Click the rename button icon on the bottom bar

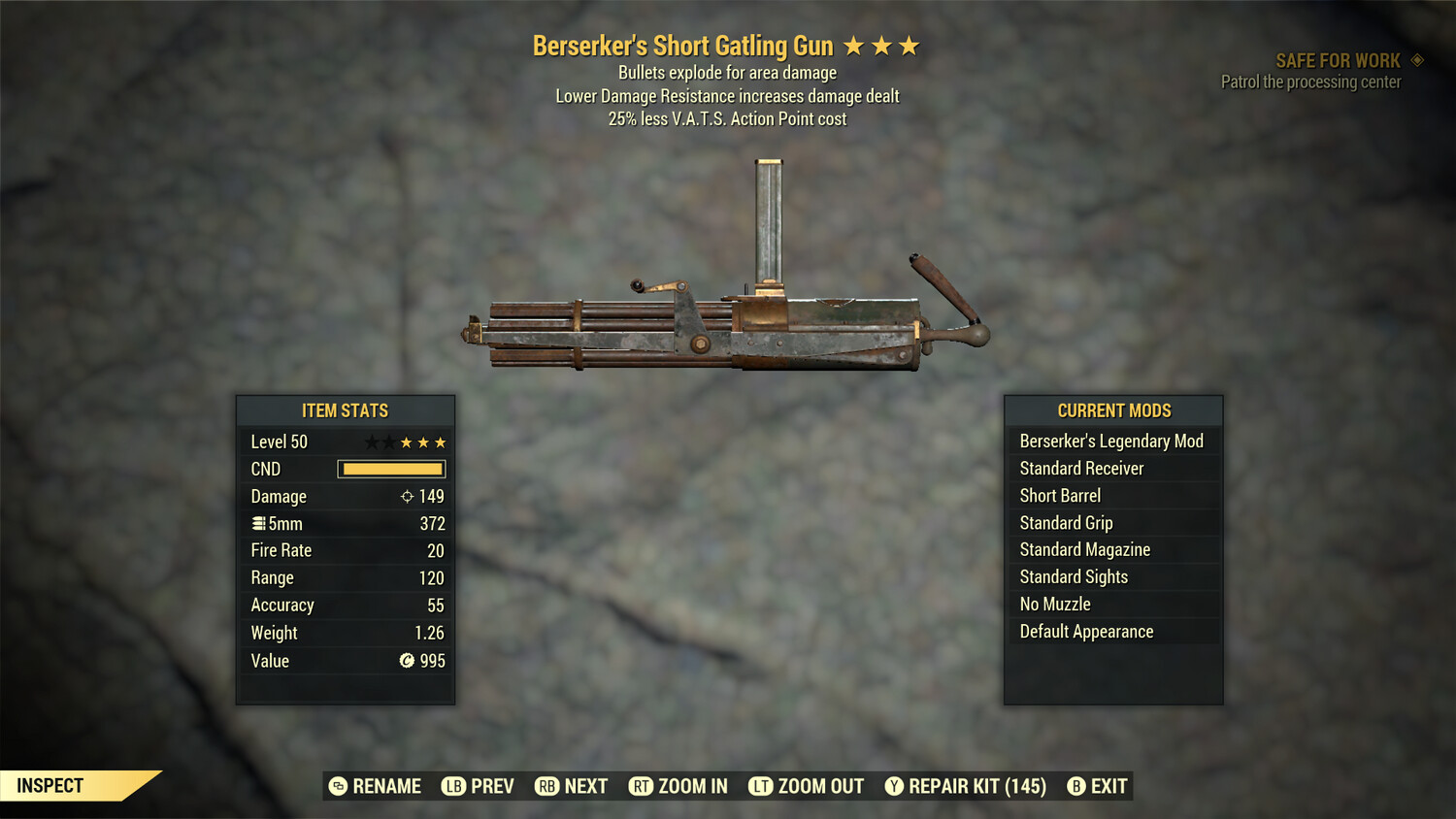pos(337,786)
